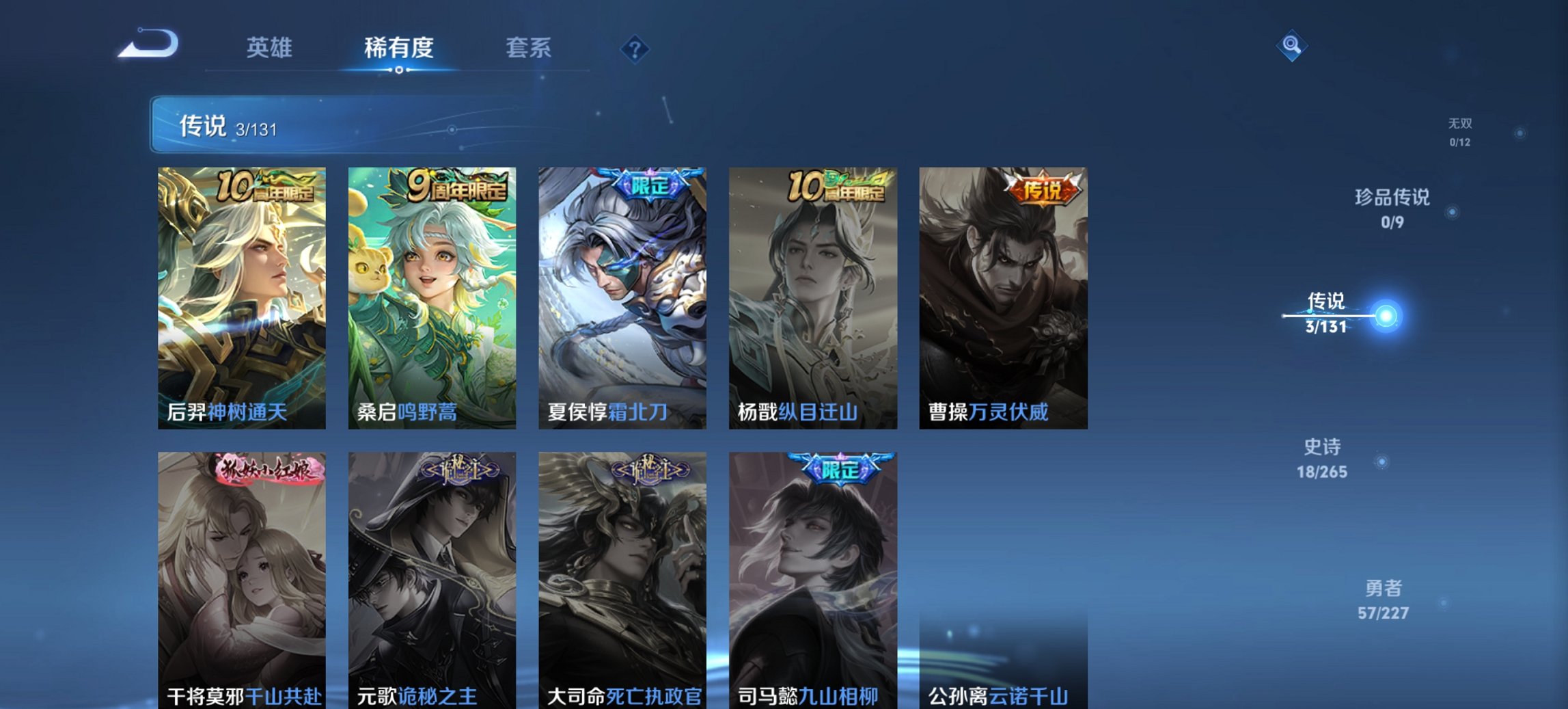The height and width of the screenshot is (709, 1568).
Task: Open the help question mark icon
Action: coord(635,49)
